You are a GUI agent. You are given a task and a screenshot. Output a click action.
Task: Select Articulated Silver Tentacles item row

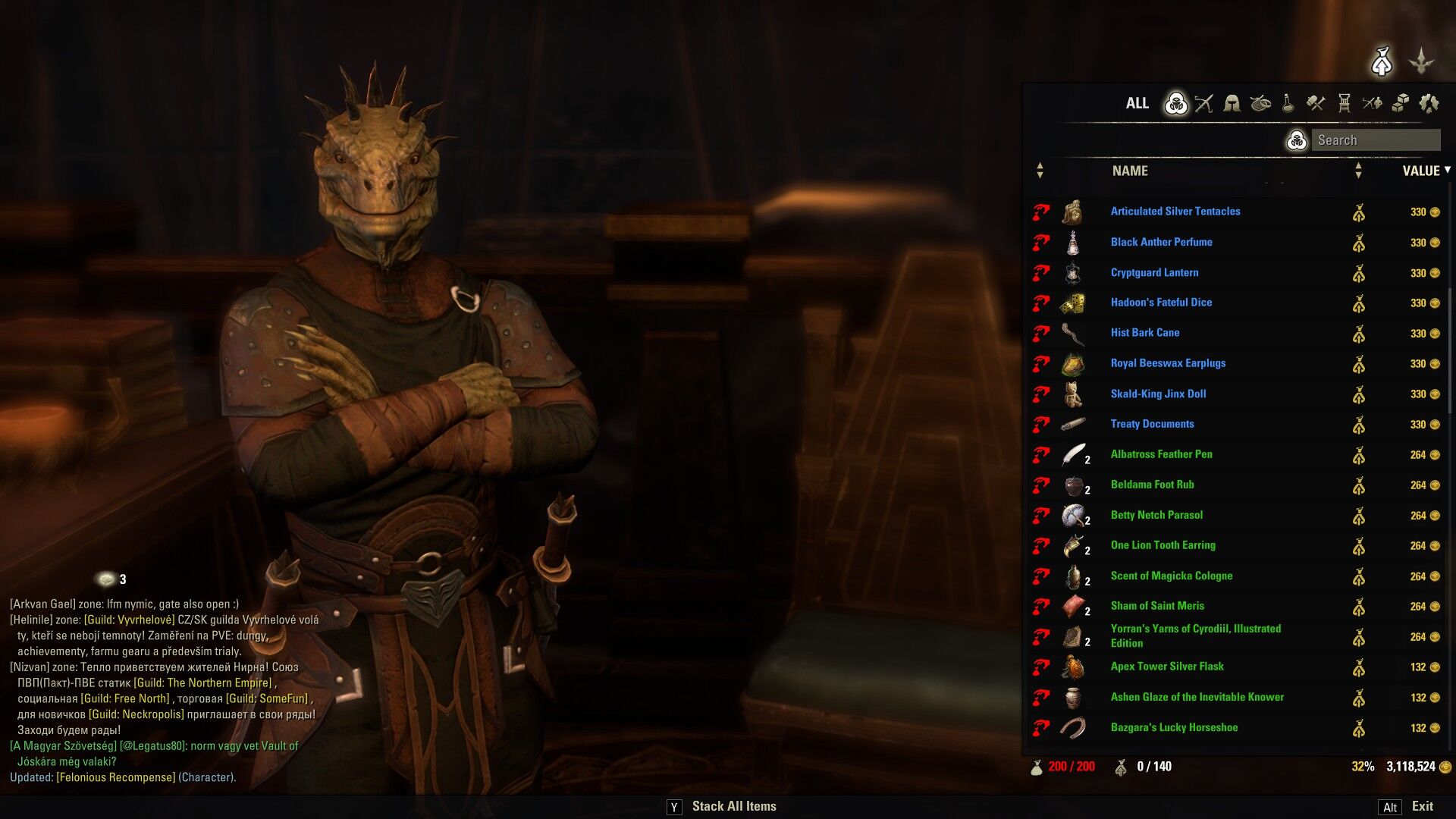click(x=1175, y=212)
